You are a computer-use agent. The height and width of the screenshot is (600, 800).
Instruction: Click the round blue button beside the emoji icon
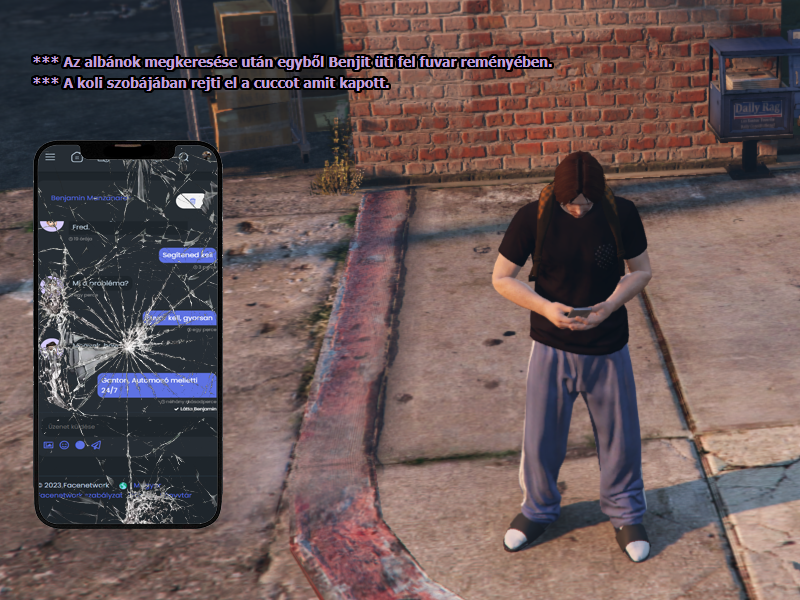coord(81,445)
